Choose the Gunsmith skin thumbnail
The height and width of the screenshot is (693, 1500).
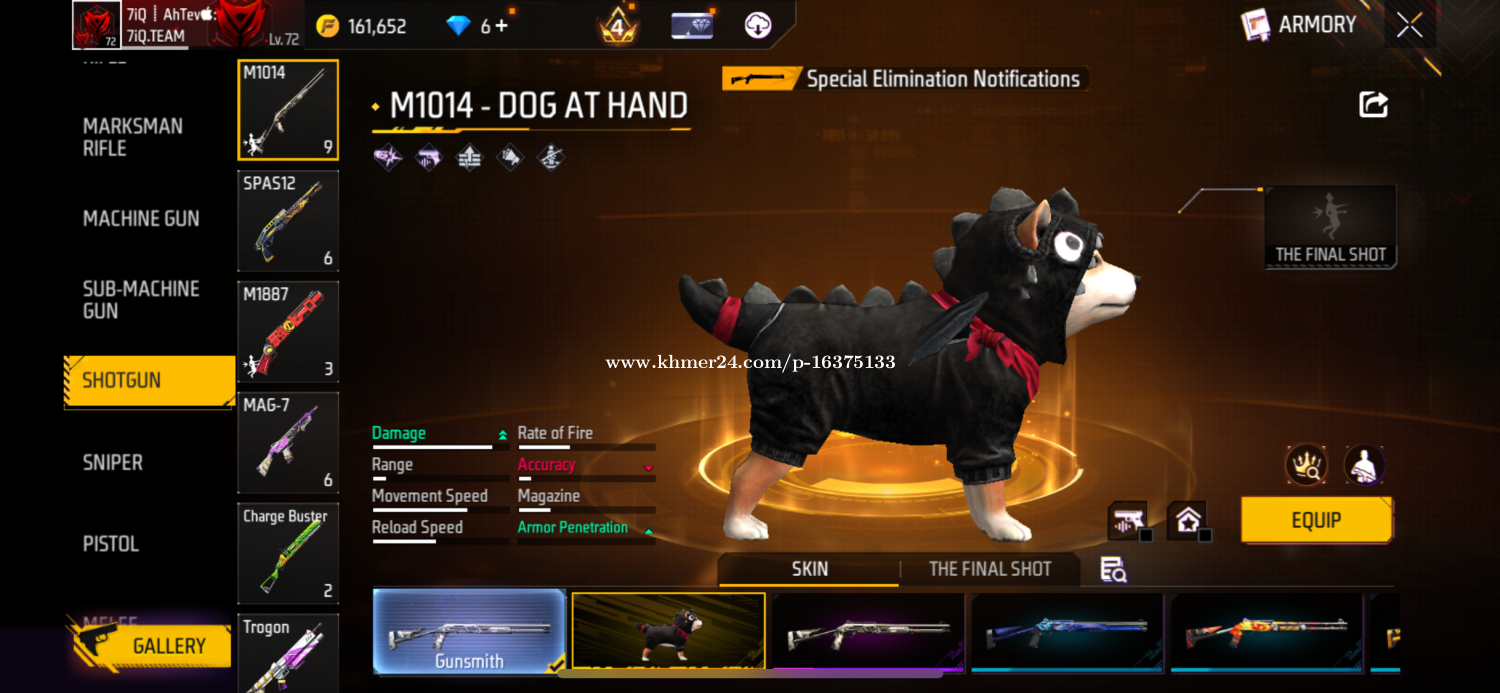tap(469, 631)
